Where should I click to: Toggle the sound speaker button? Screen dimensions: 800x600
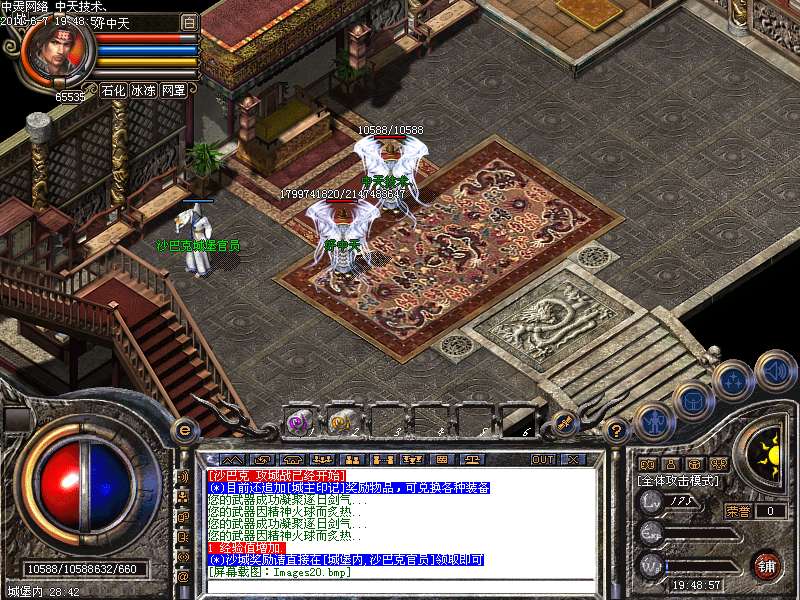[x=775, y=369]
